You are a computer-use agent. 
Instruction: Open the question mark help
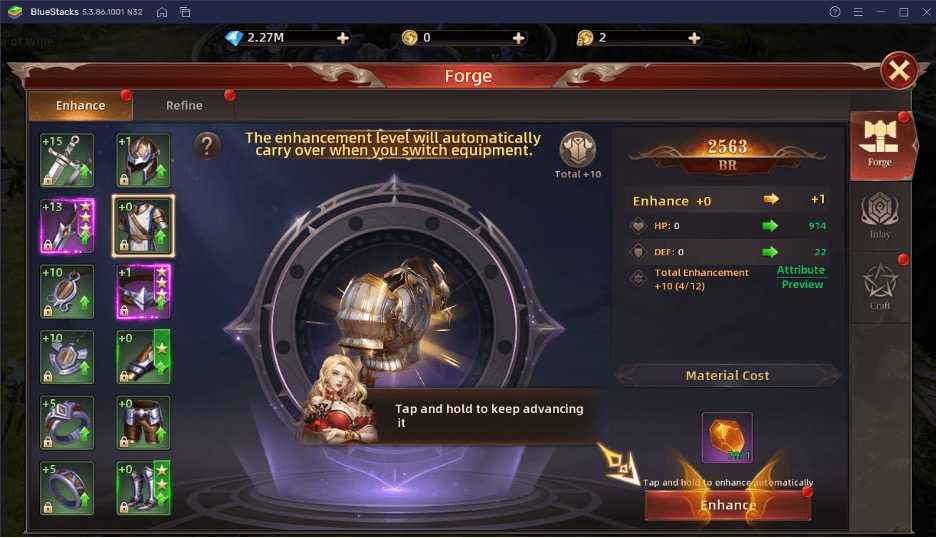point(207,146)
